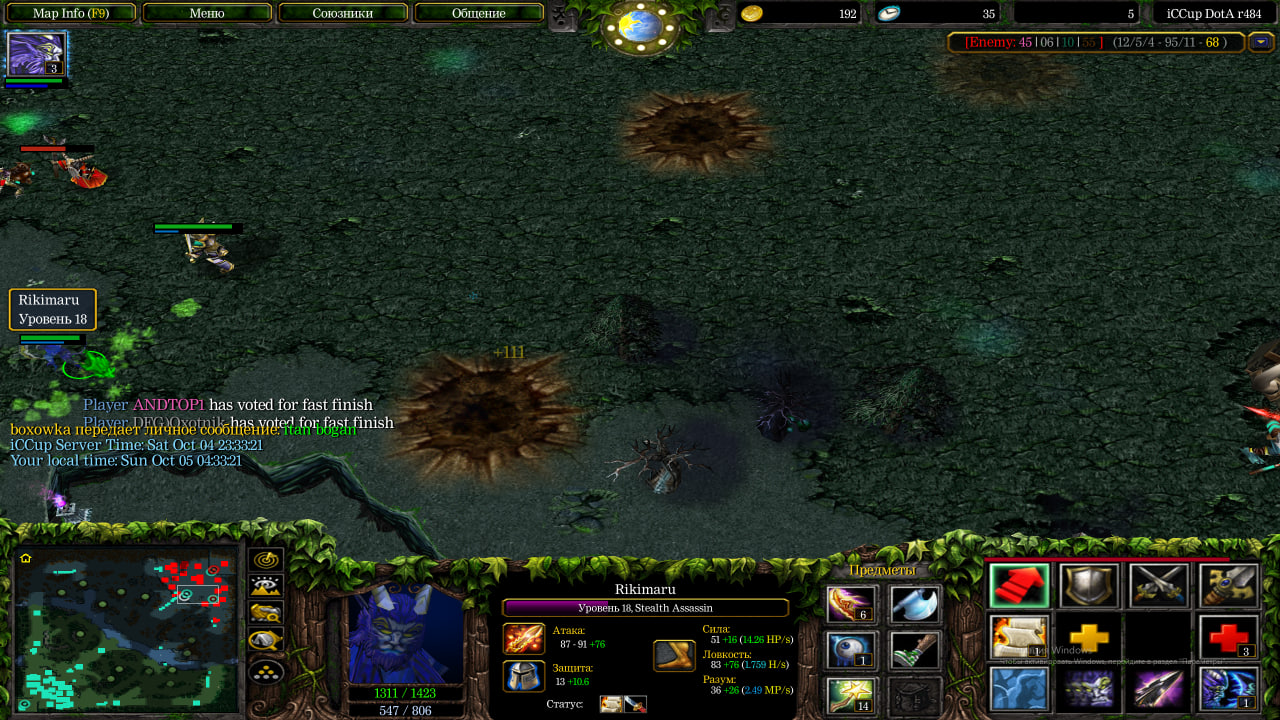Activate the minimap signal ping button
Viewport: 1280px width, 720px height.
[x=266, y=560]
